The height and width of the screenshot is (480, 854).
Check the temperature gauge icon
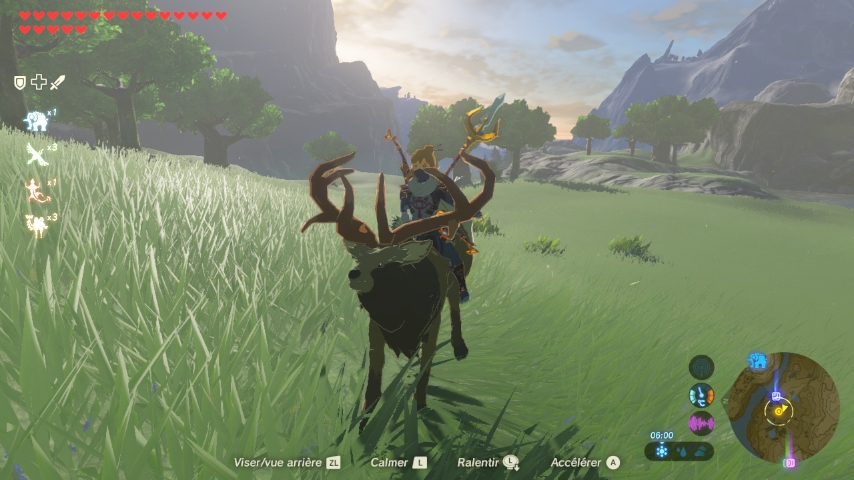702,395
